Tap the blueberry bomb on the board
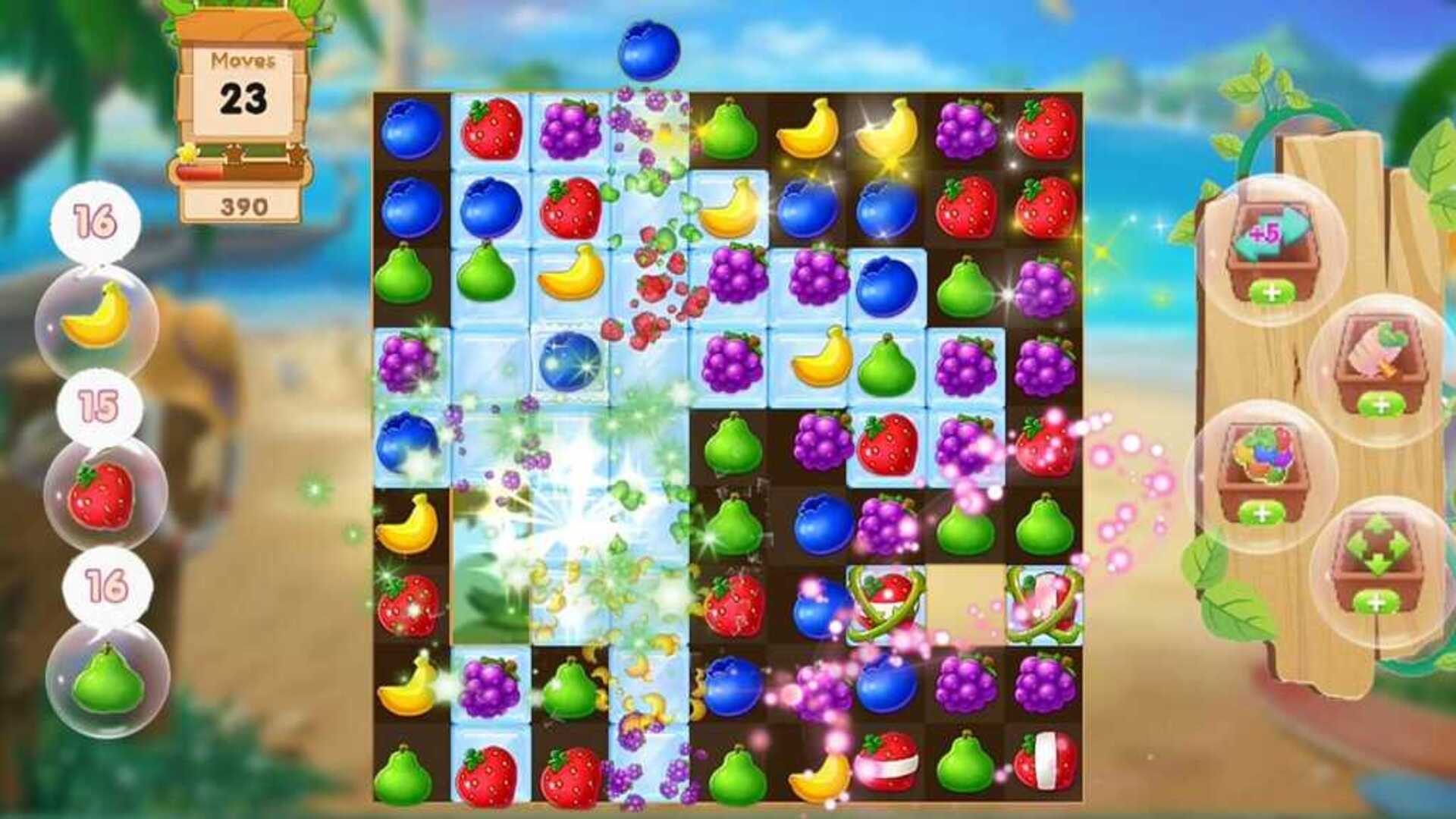Image resolution: width=1456 pixels, height=819 pixels. pyautogui.click(x=573, y=364)
